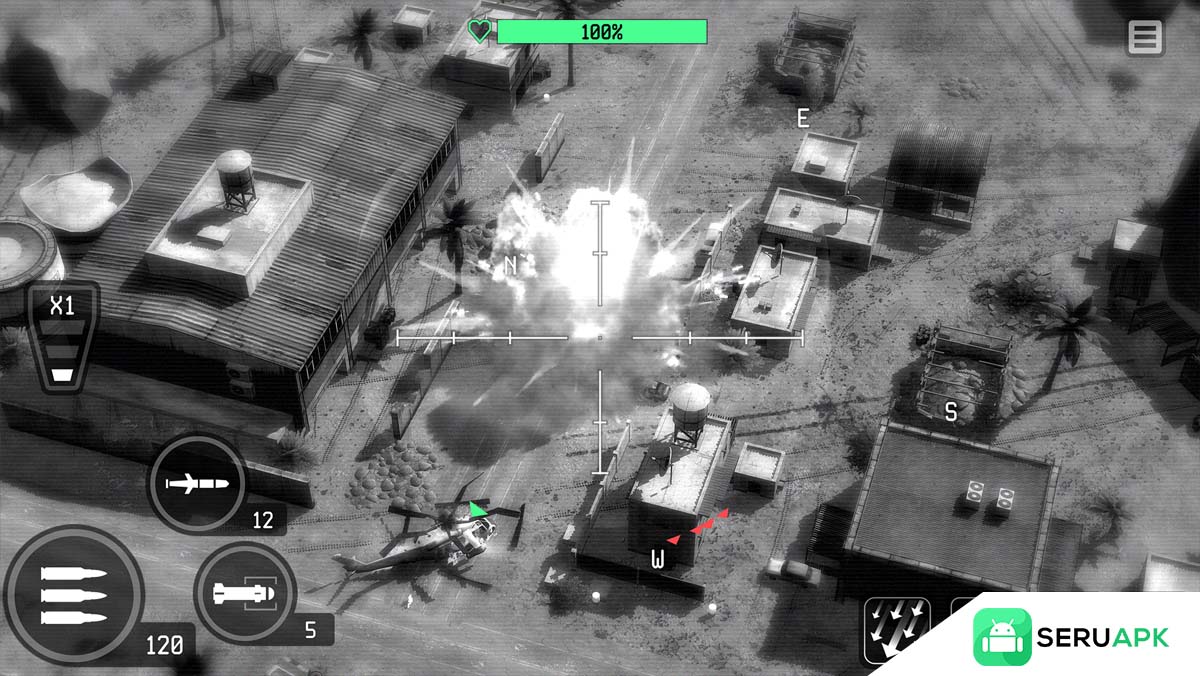Screen dimensions: 1200x676
Task: Change the X1 zoom level control
Action: (63, 338)
